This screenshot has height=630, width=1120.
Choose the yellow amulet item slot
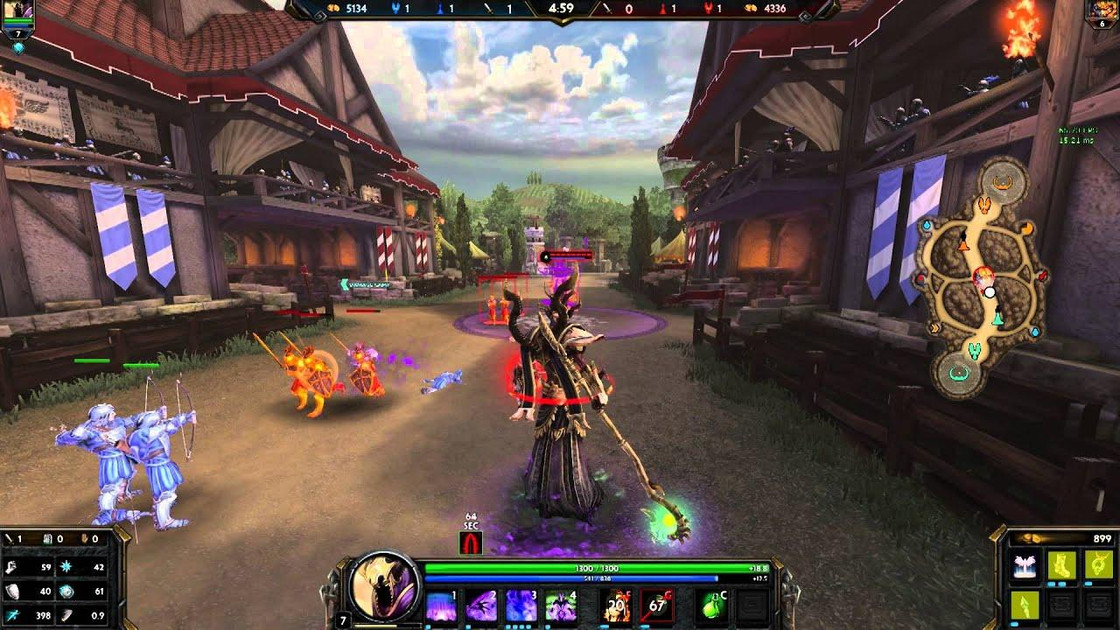pos(1097,565)
